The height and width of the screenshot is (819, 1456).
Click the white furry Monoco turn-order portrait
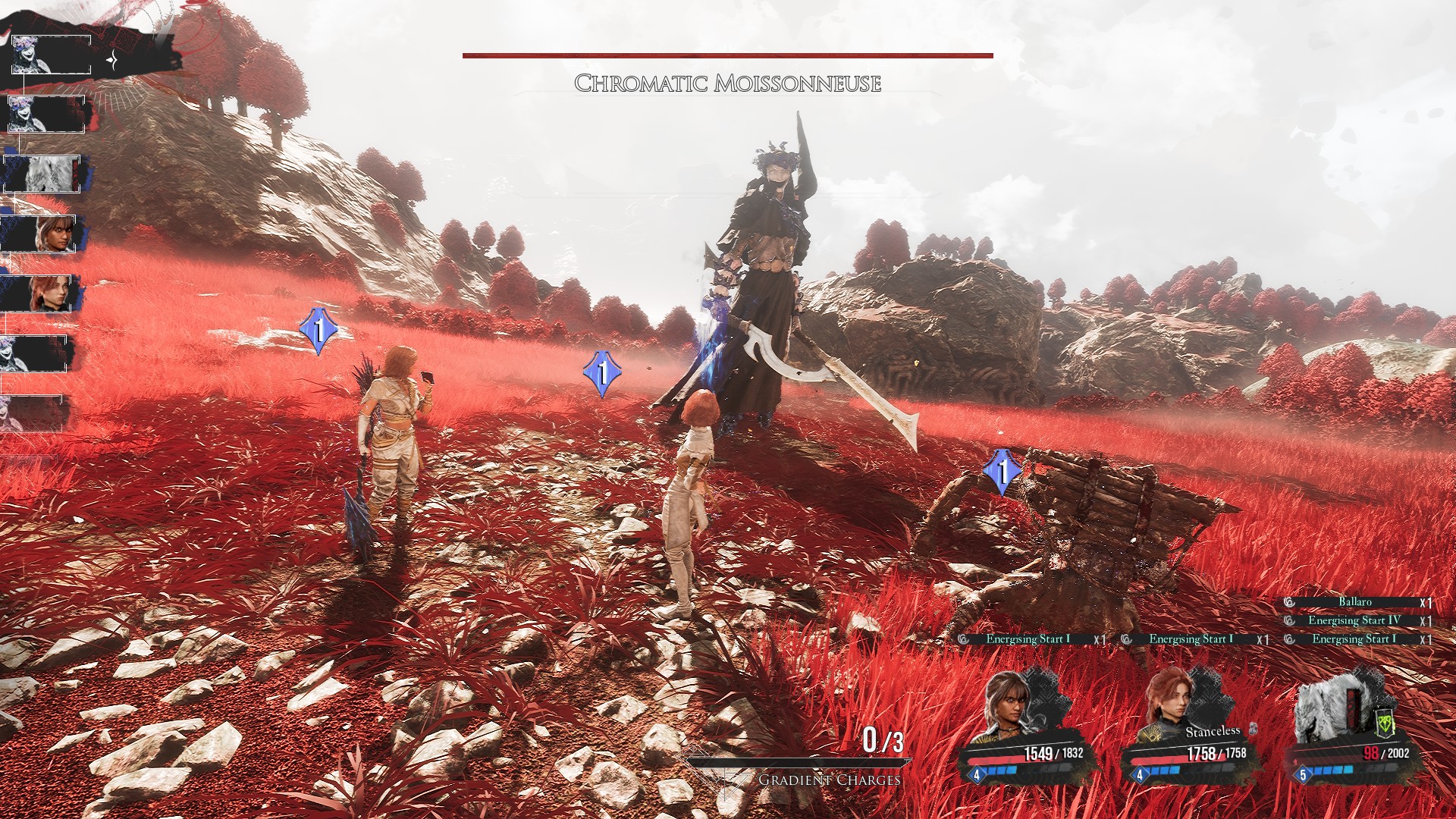pyautogui.click(x=50, y=174)
